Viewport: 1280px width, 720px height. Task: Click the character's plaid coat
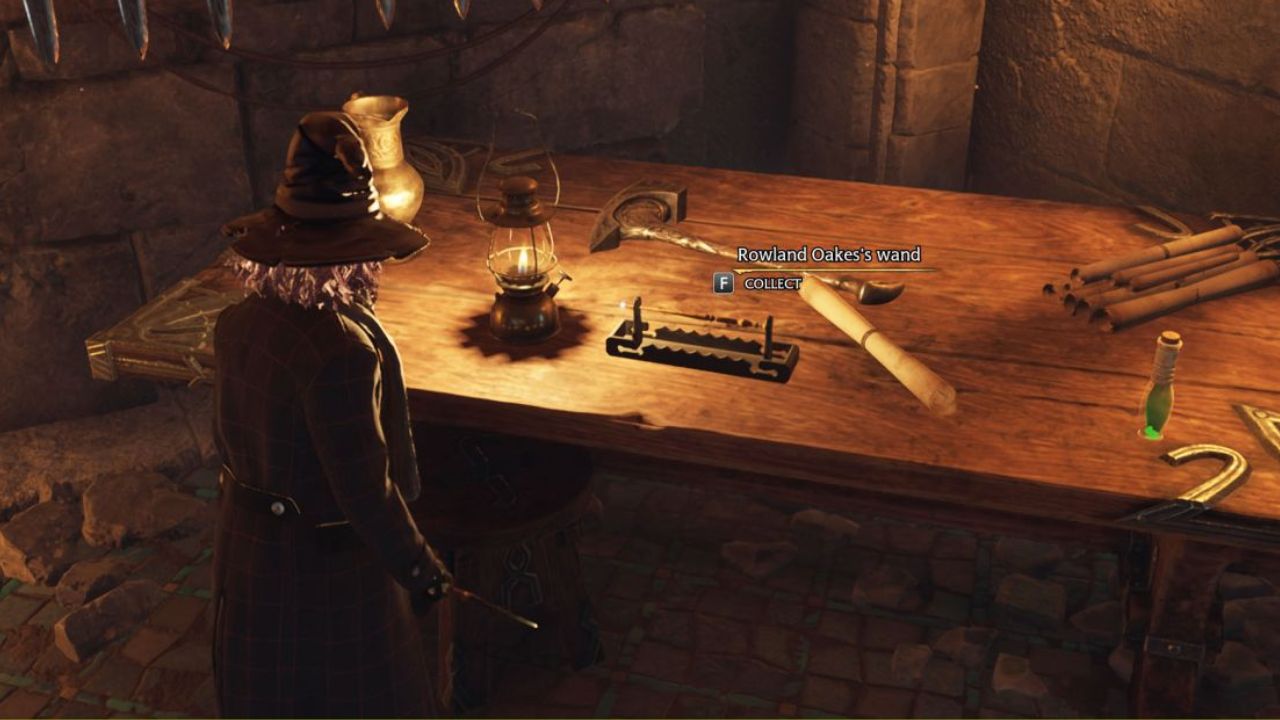(x=300, y=450)
